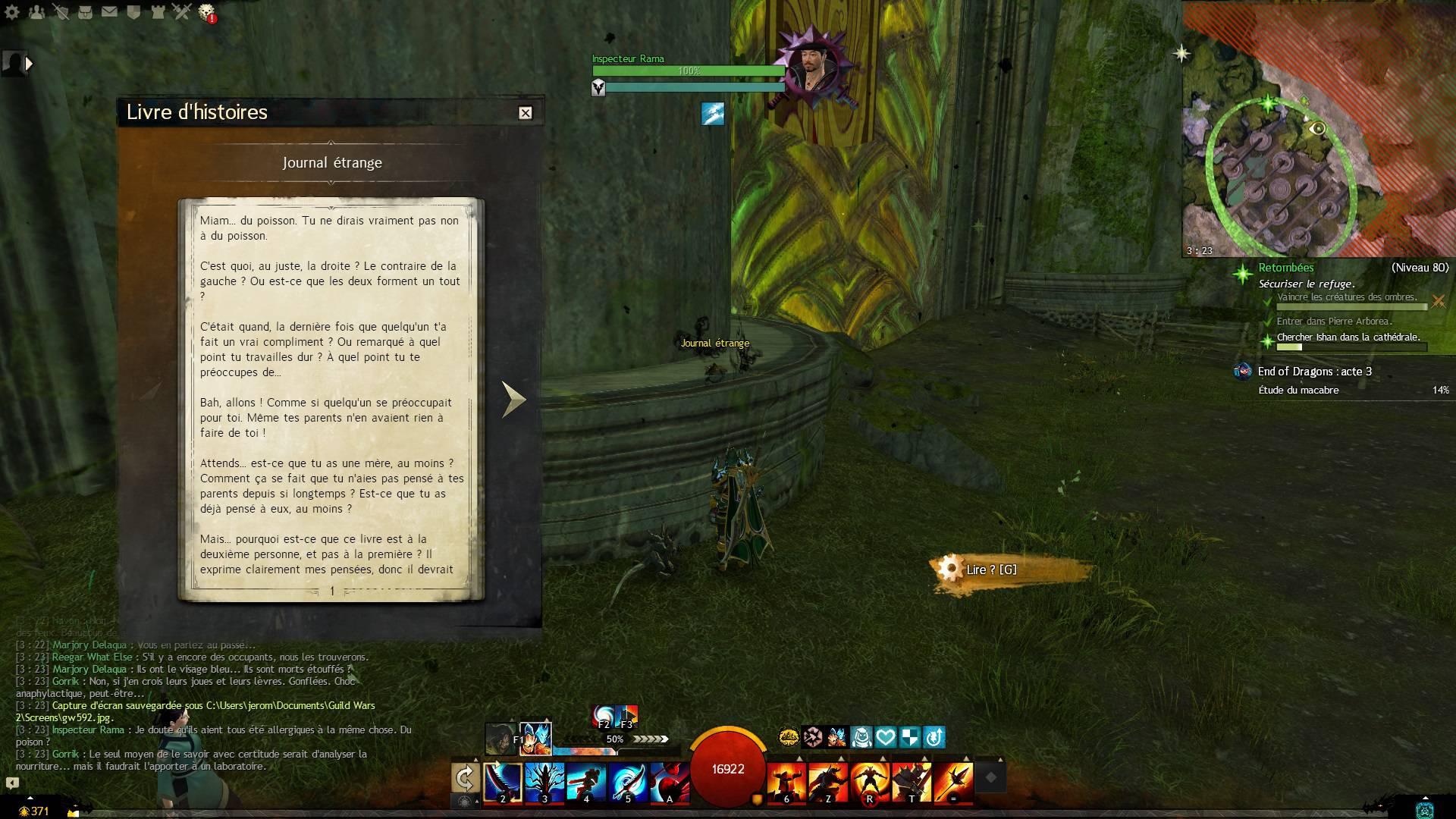The image size is (1456, 819).
Task: Open the game options gear menu
Action: tap(12, 12)
